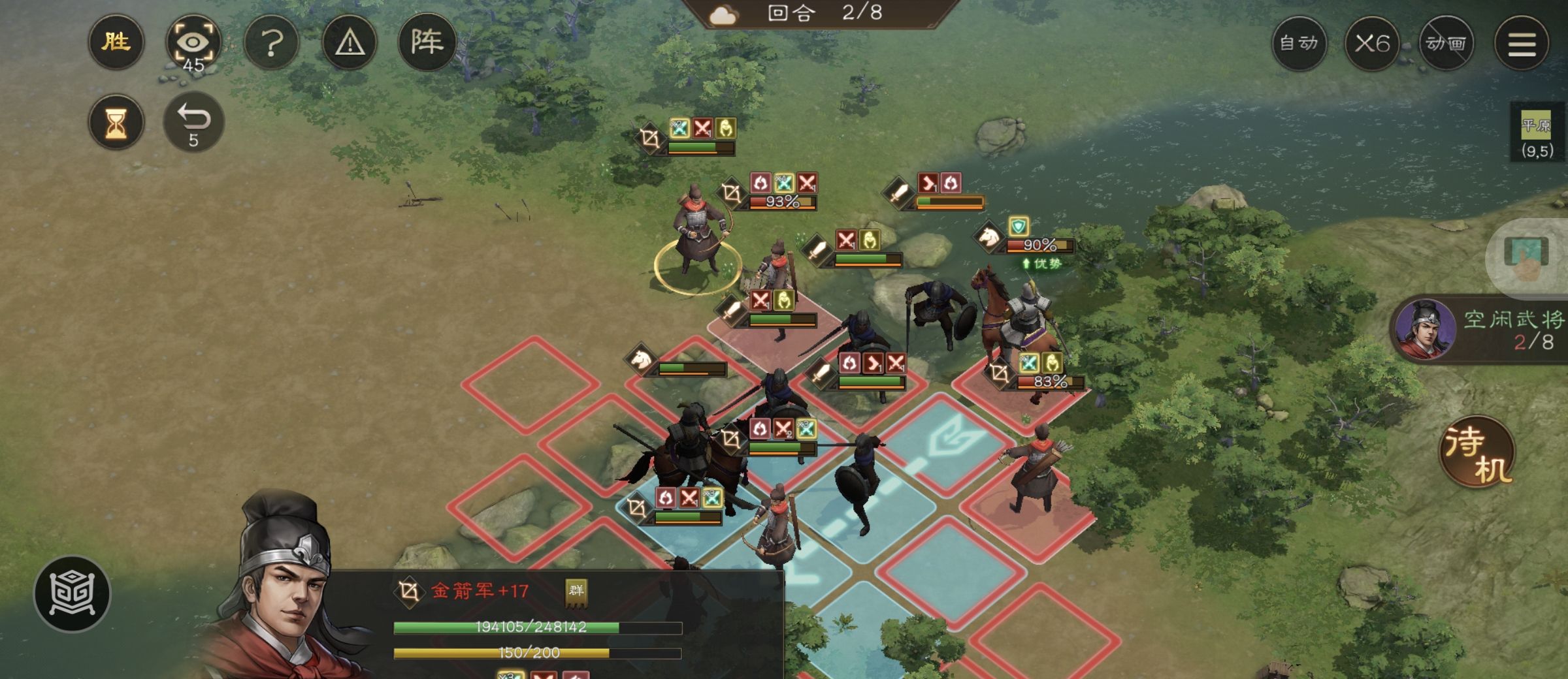Open the ? help icon

click(271, 41)
